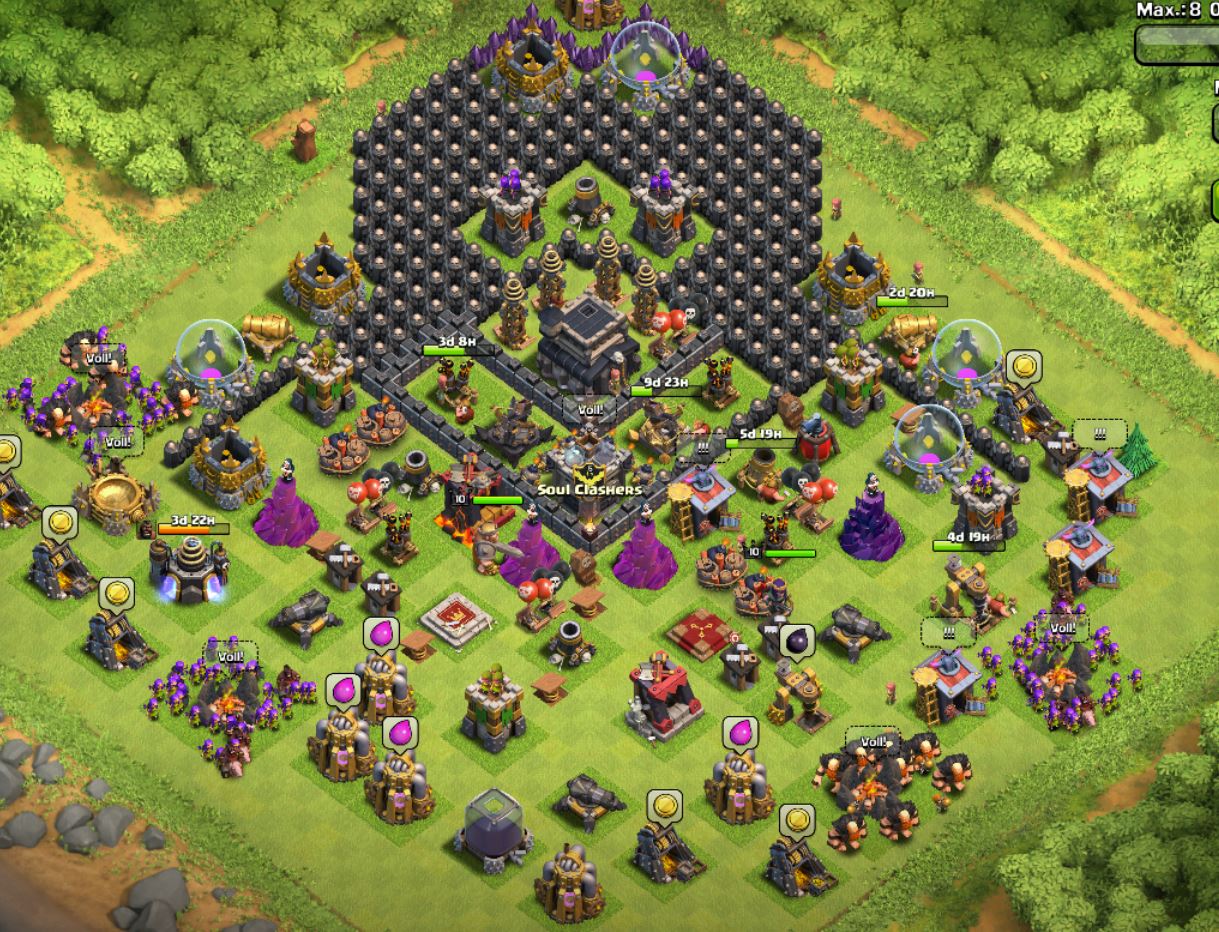Tap the gold coin bubble nearest the Christmas tree

[x=1023, y=368]
